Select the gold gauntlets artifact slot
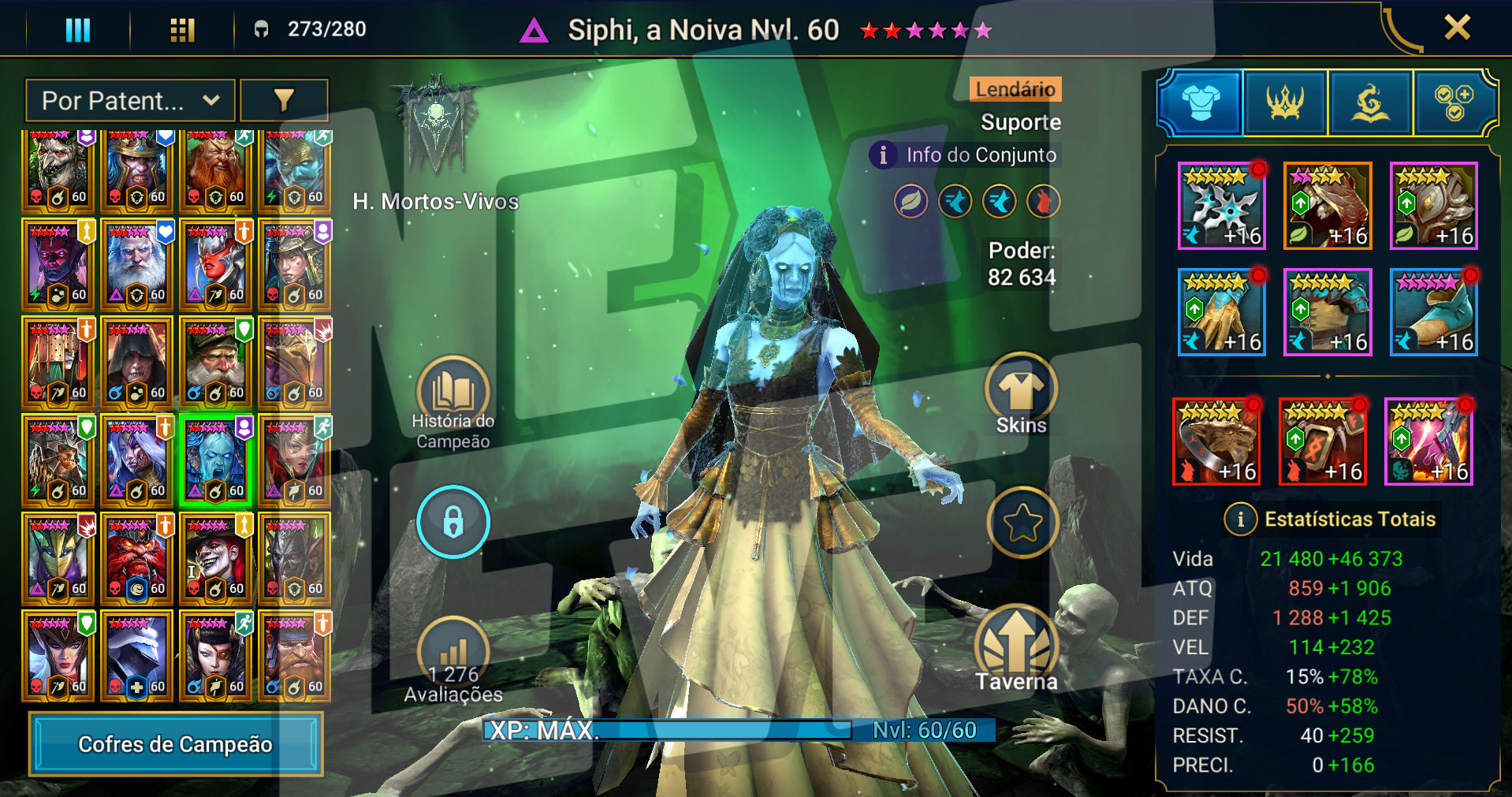The height and width of the screenshot is (797, 1512). 1221,312
